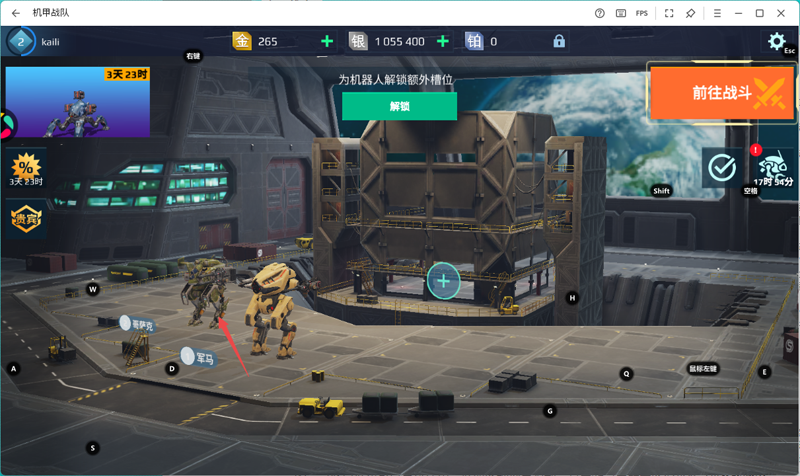Add a robot via the circular plus slot
800x476 pixels.
[x=443, y=281]
